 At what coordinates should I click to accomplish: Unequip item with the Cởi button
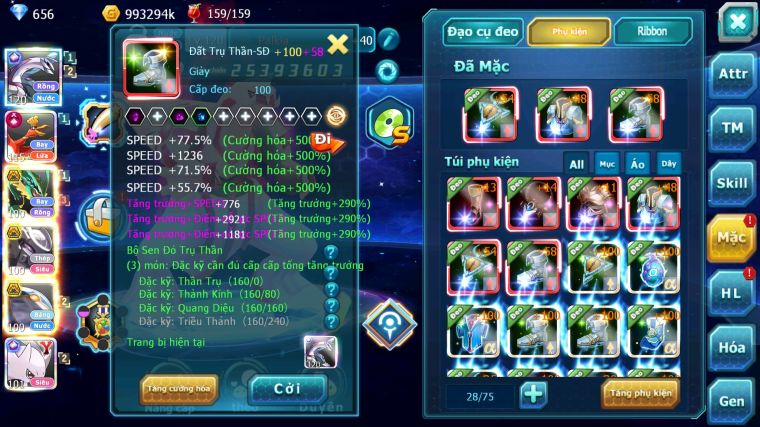tap(288, 388)
